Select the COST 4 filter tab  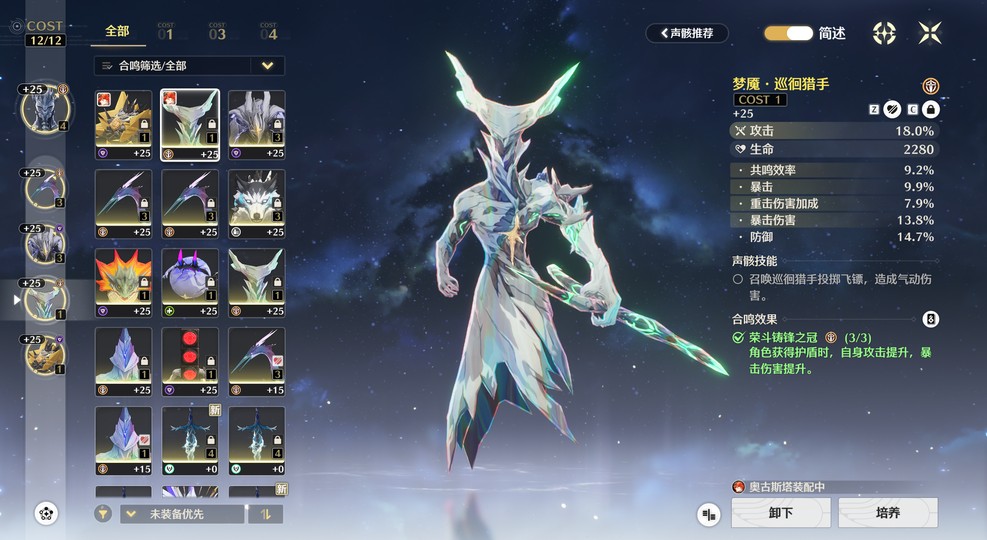[268, 31]
